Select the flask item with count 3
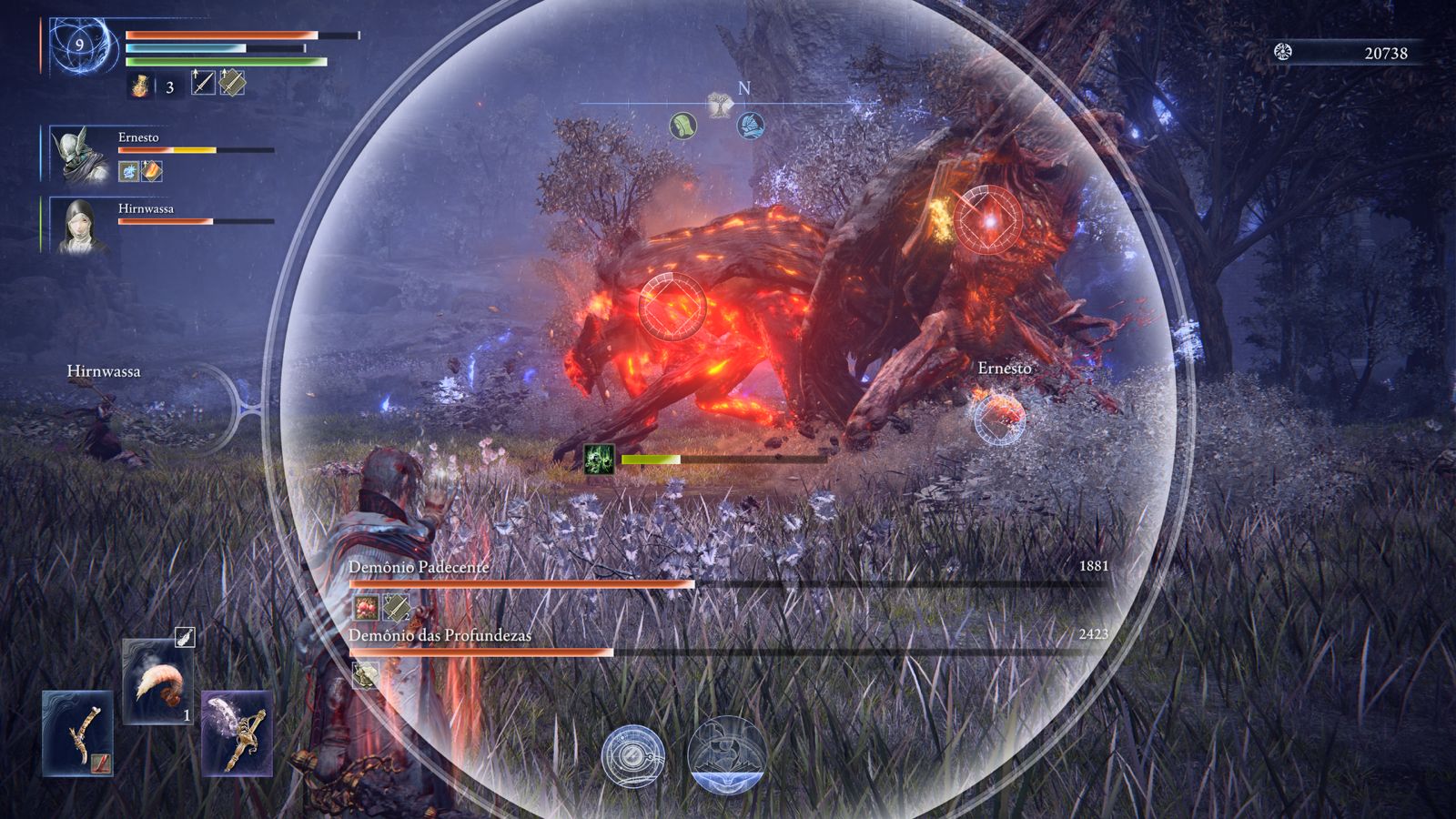The width and height of the screenshot is (1456, 819). 142,86
